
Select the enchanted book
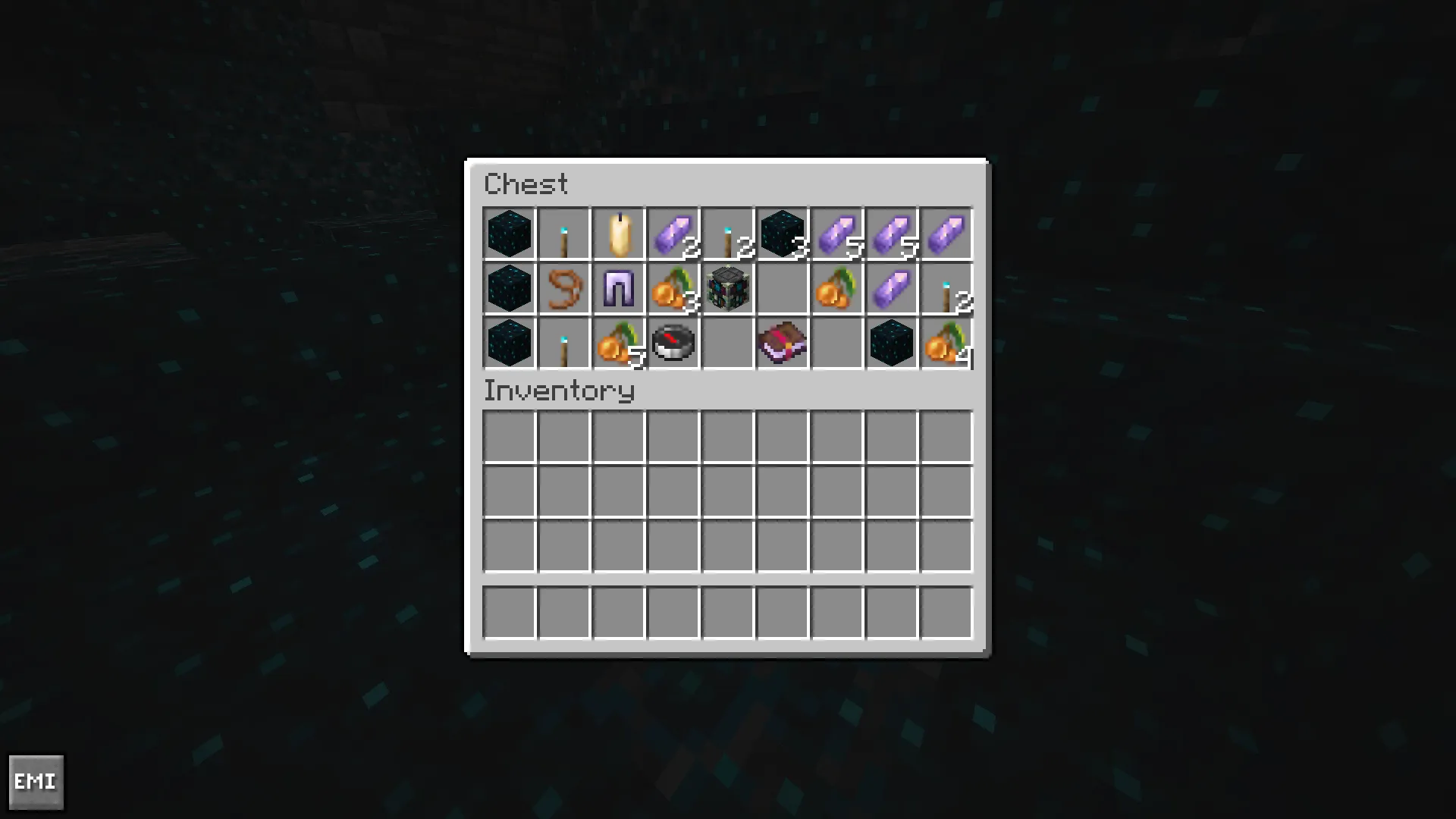coord(783,344)
